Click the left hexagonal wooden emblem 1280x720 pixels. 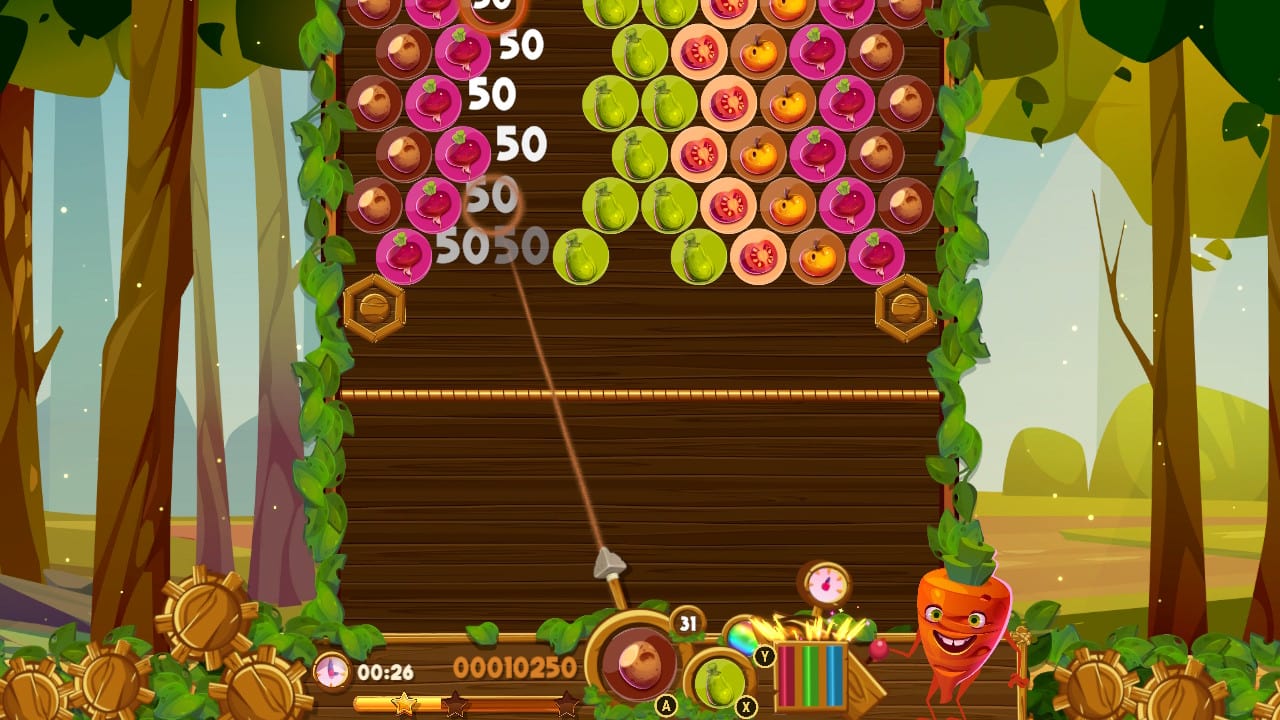pyautogui.click(x=376, y=306)
